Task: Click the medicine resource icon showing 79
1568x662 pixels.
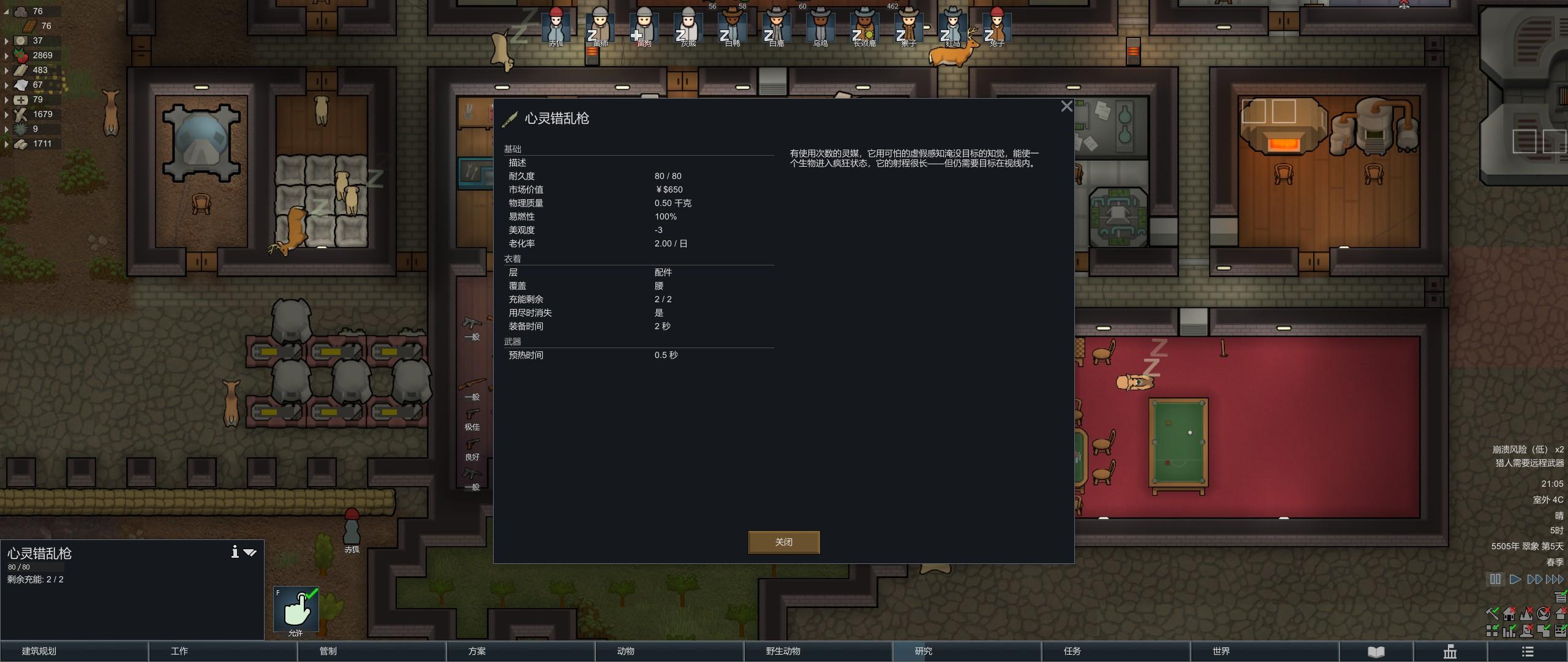Action: point(20,99)
